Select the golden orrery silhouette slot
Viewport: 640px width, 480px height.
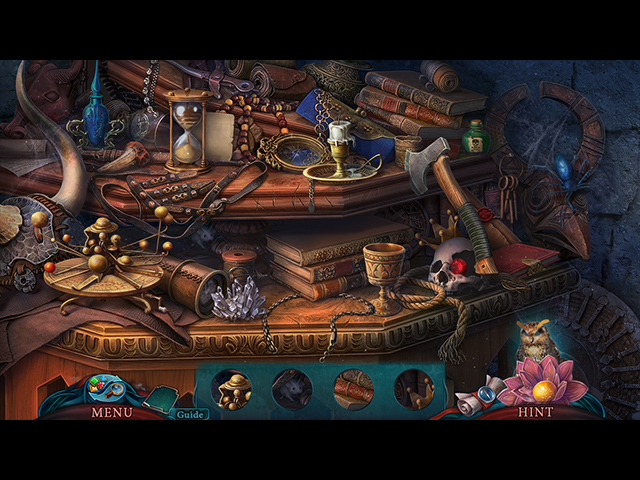click(x=233, y=390)
